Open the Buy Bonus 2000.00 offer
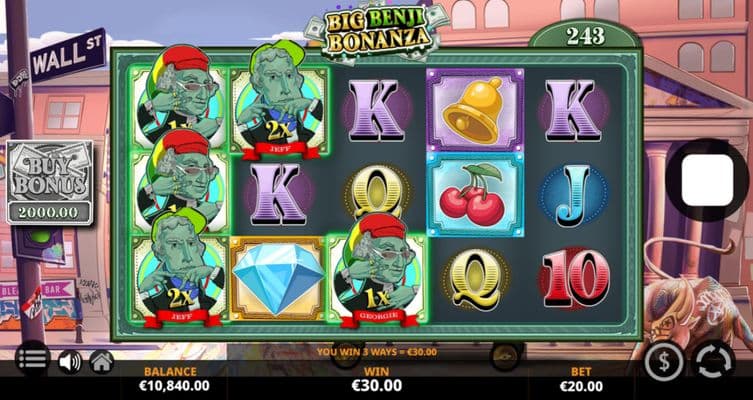This screenshot has height=400, width=753. [x=50, y=182]
